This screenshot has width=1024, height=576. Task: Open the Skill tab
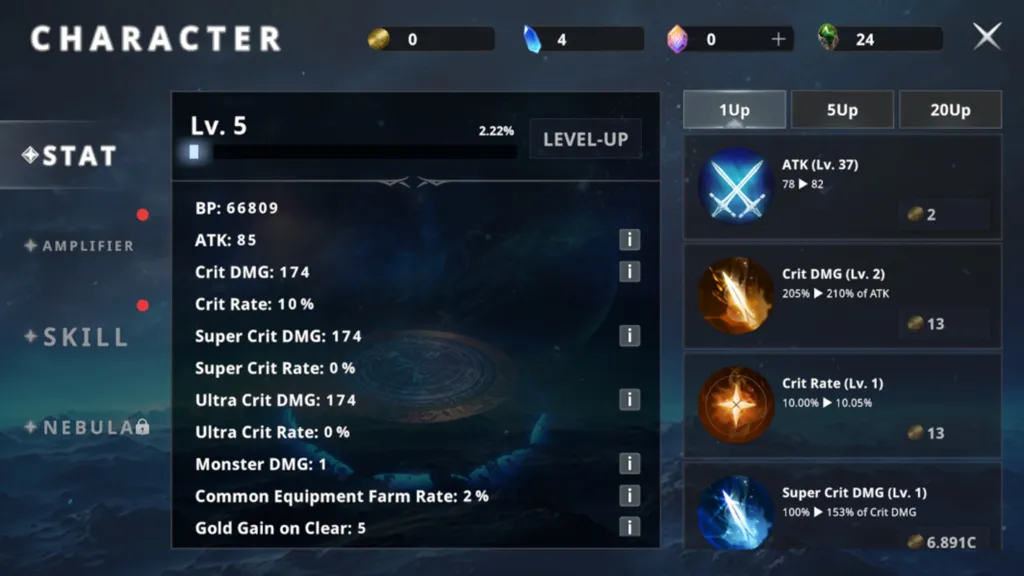pos(78,337)
